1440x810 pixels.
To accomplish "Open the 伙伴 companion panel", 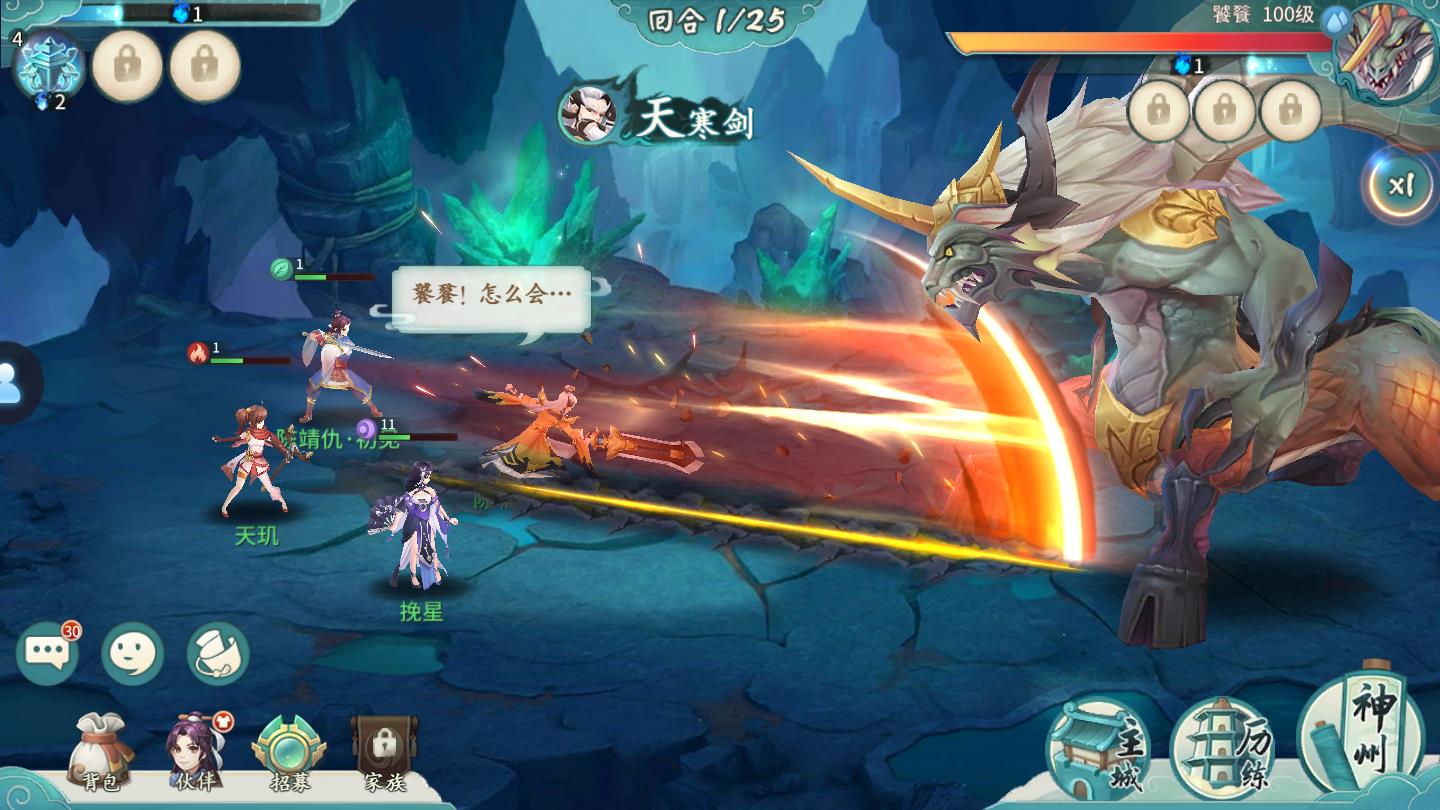I will click(x=193, y=750).
